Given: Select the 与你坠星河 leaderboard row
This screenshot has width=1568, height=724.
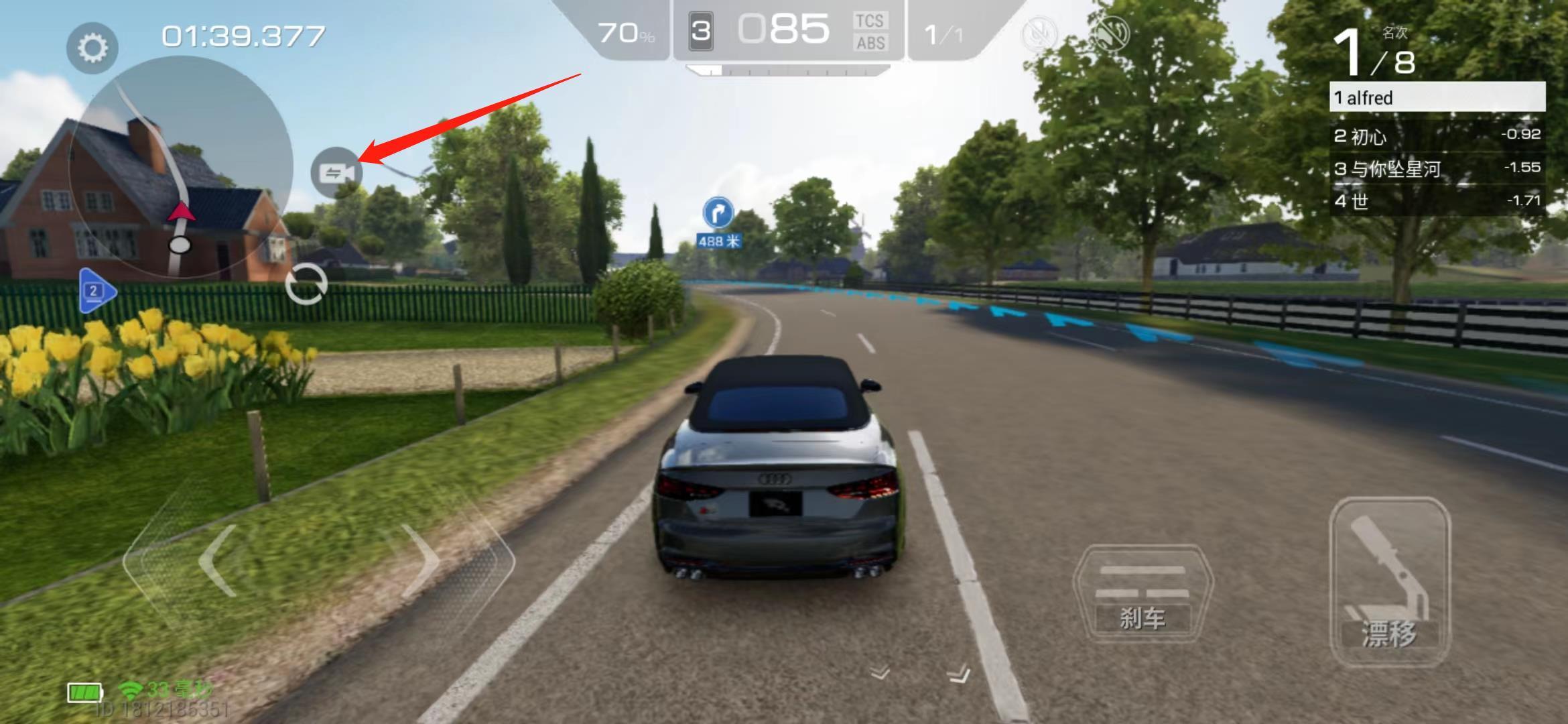Looking at the screenshot, I should [x=1437, y=168].
